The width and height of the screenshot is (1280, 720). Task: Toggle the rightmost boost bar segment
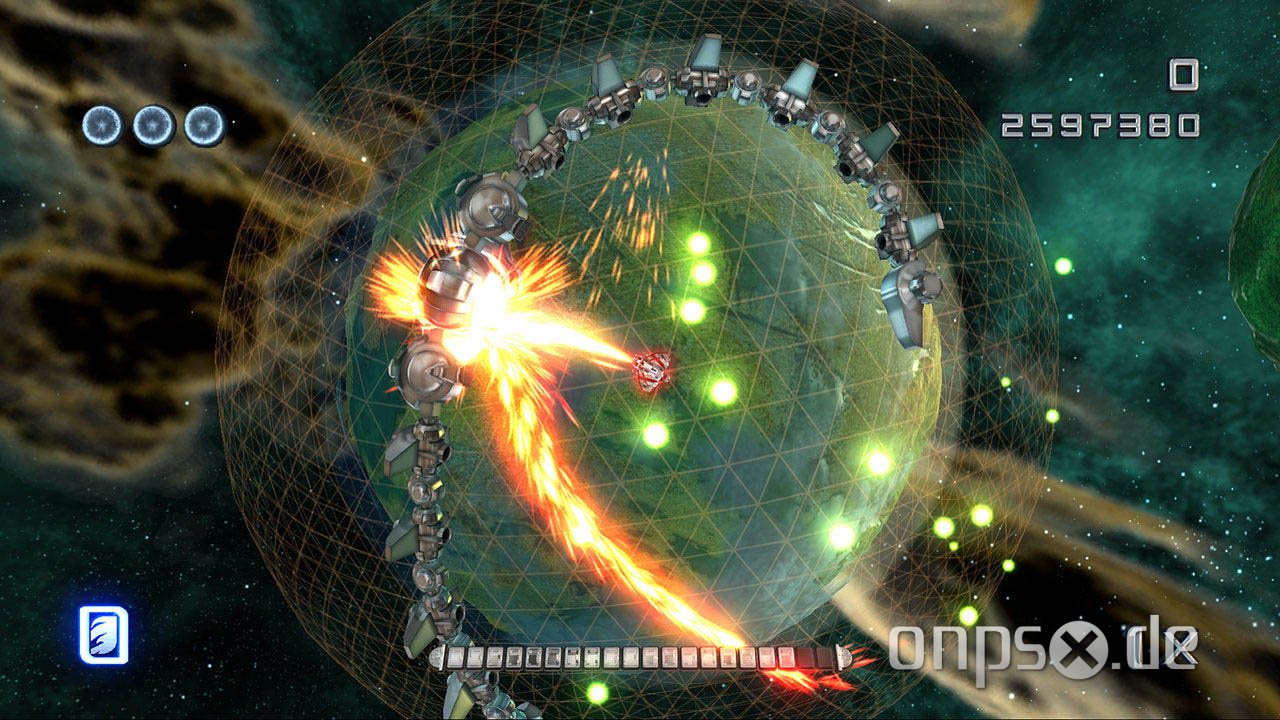point(820,658)
